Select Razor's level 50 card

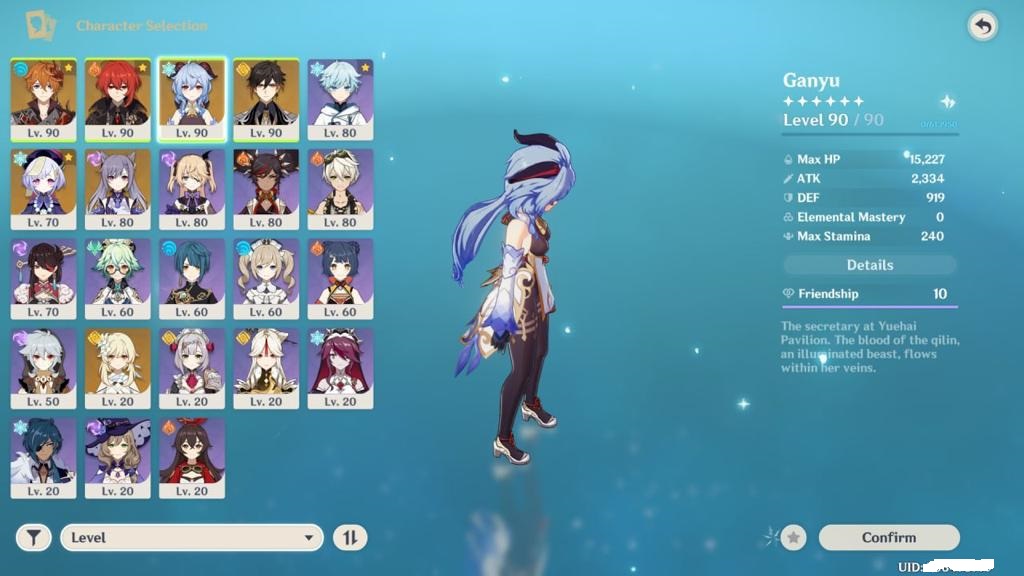[x=44, y=368]
